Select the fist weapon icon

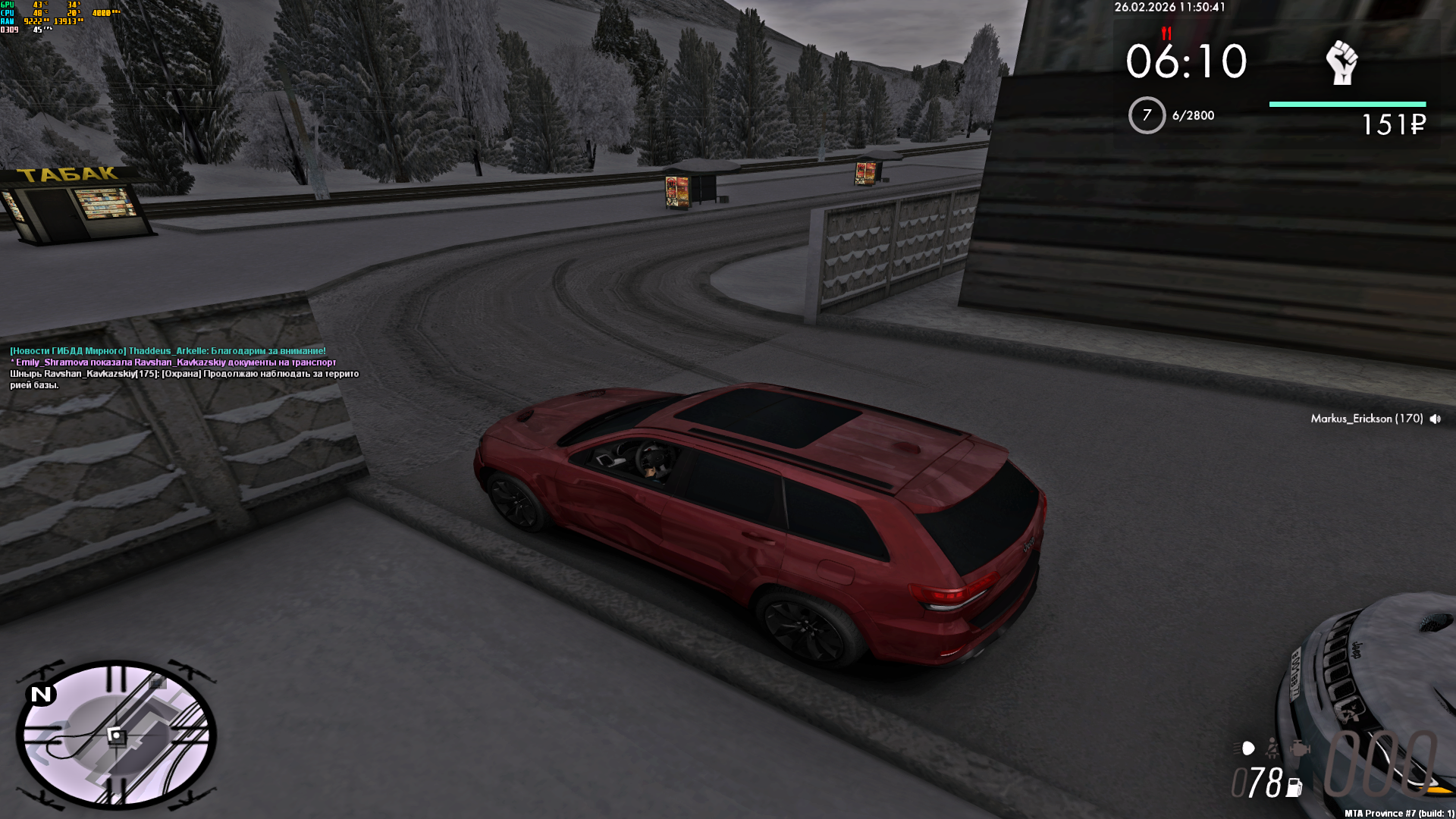[x=1341, y=62]
